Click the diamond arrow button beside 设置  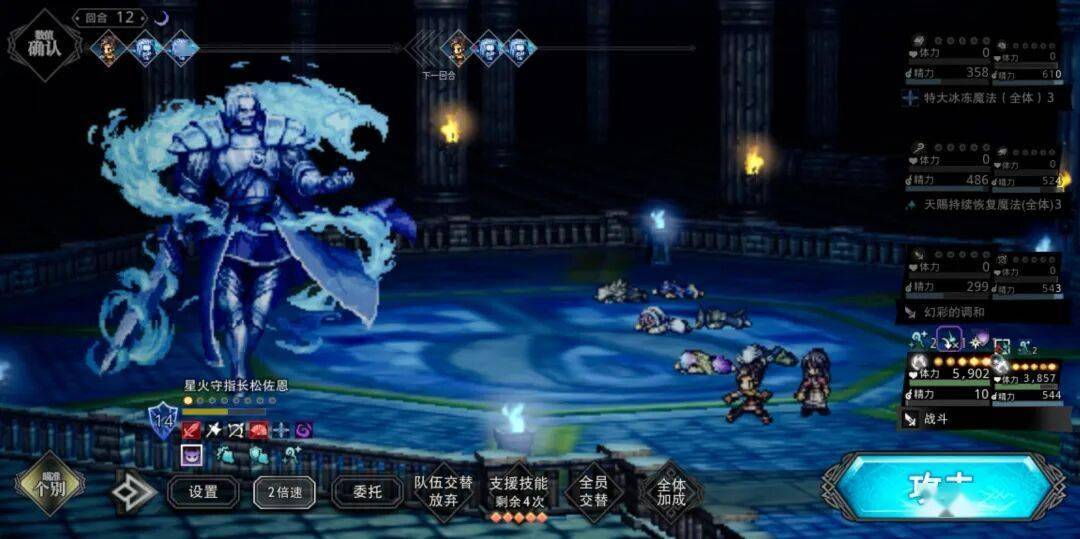pos(133,492)
